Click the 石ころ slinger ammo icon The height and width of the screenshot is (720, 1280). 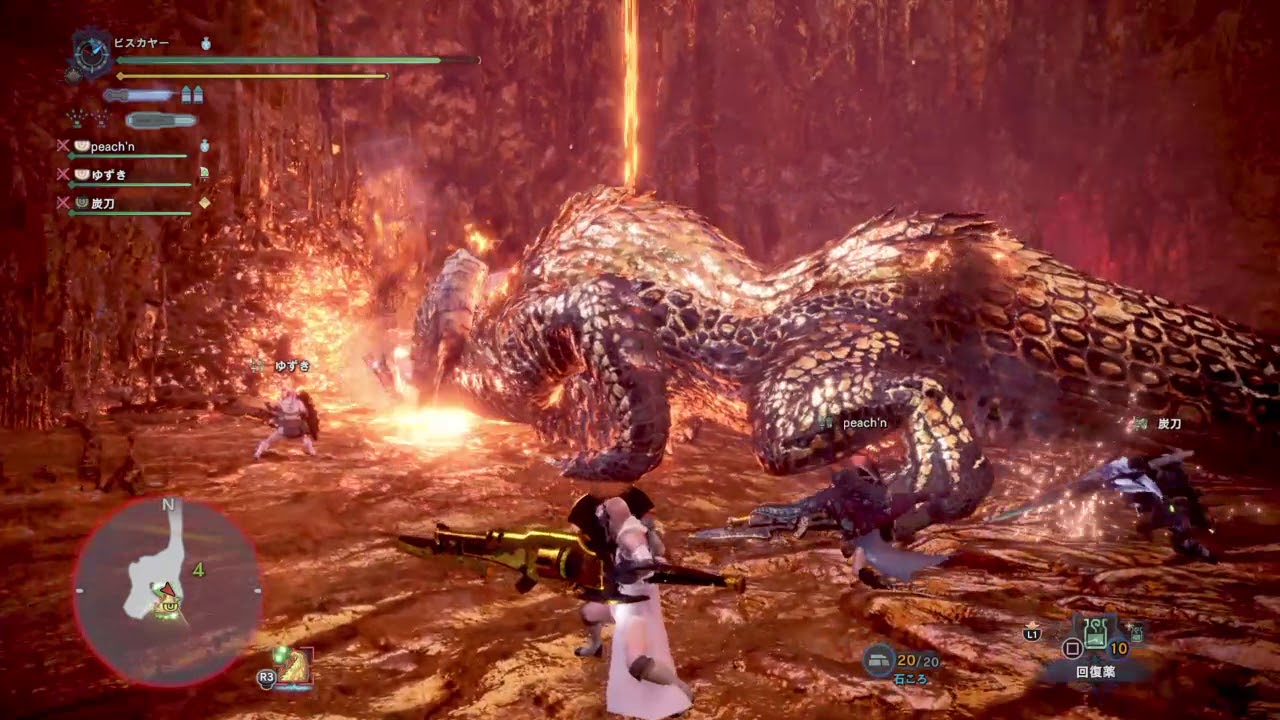(x=879, y=659)
